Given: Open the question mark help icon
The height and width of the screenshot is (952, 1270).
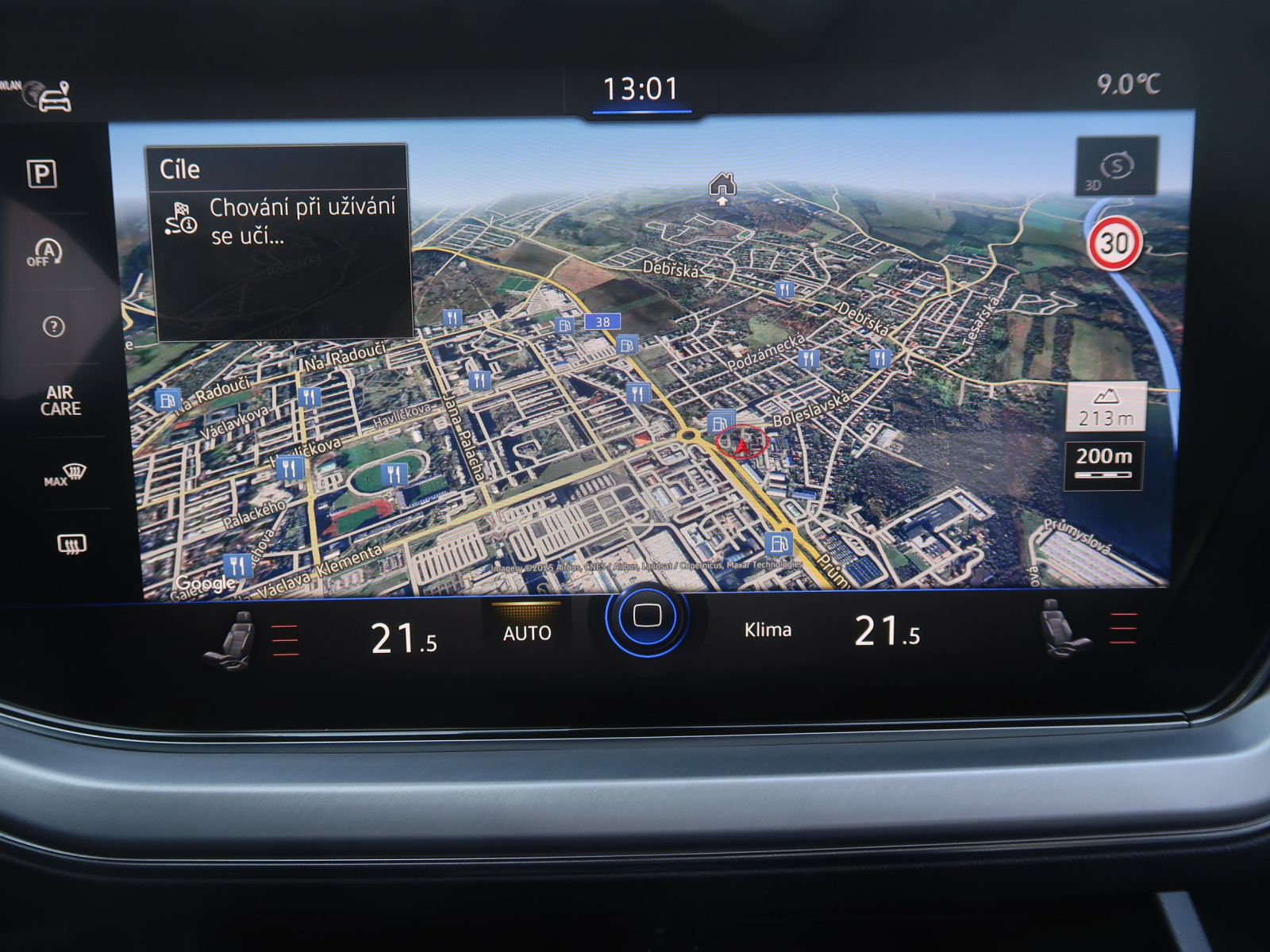Looking at the screenshot, I should tap(54, 326).
